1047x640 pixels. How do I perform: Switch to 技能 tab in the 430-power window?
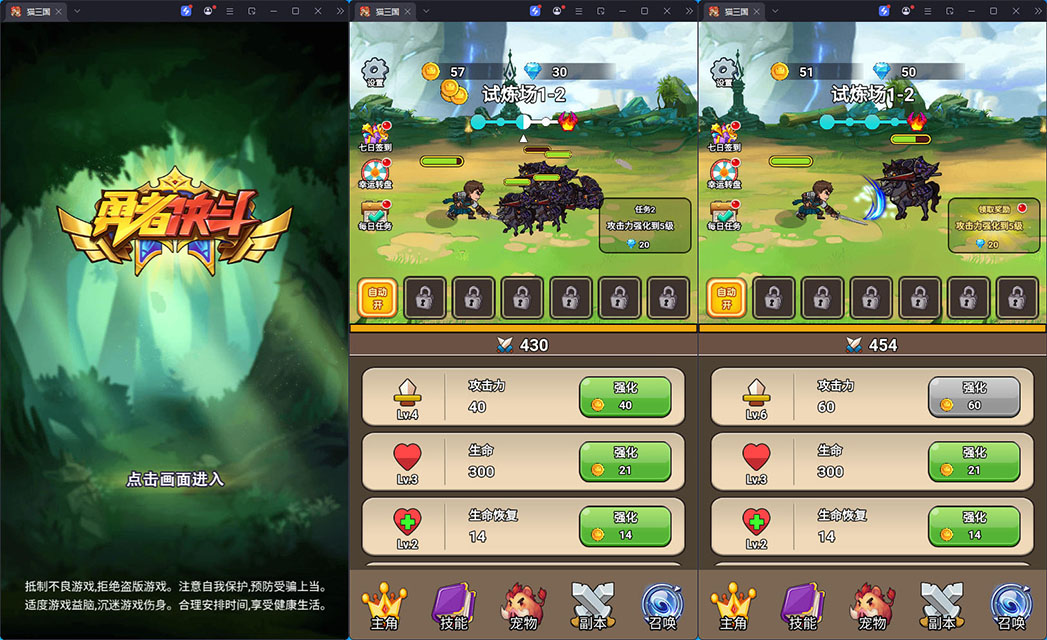click(453, 607)
